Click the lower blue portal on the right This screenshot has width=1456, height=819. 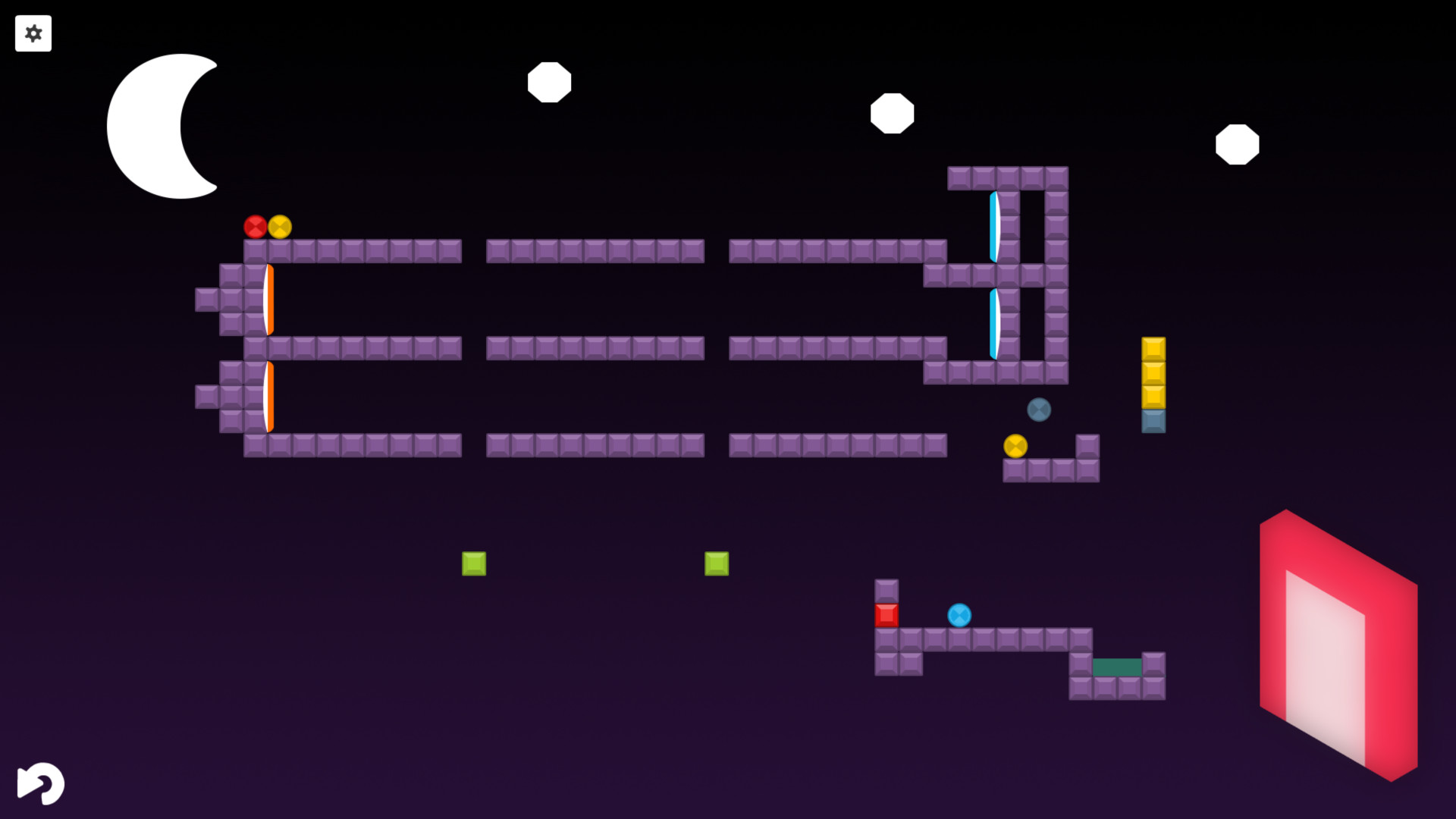(x=994, y=322)
